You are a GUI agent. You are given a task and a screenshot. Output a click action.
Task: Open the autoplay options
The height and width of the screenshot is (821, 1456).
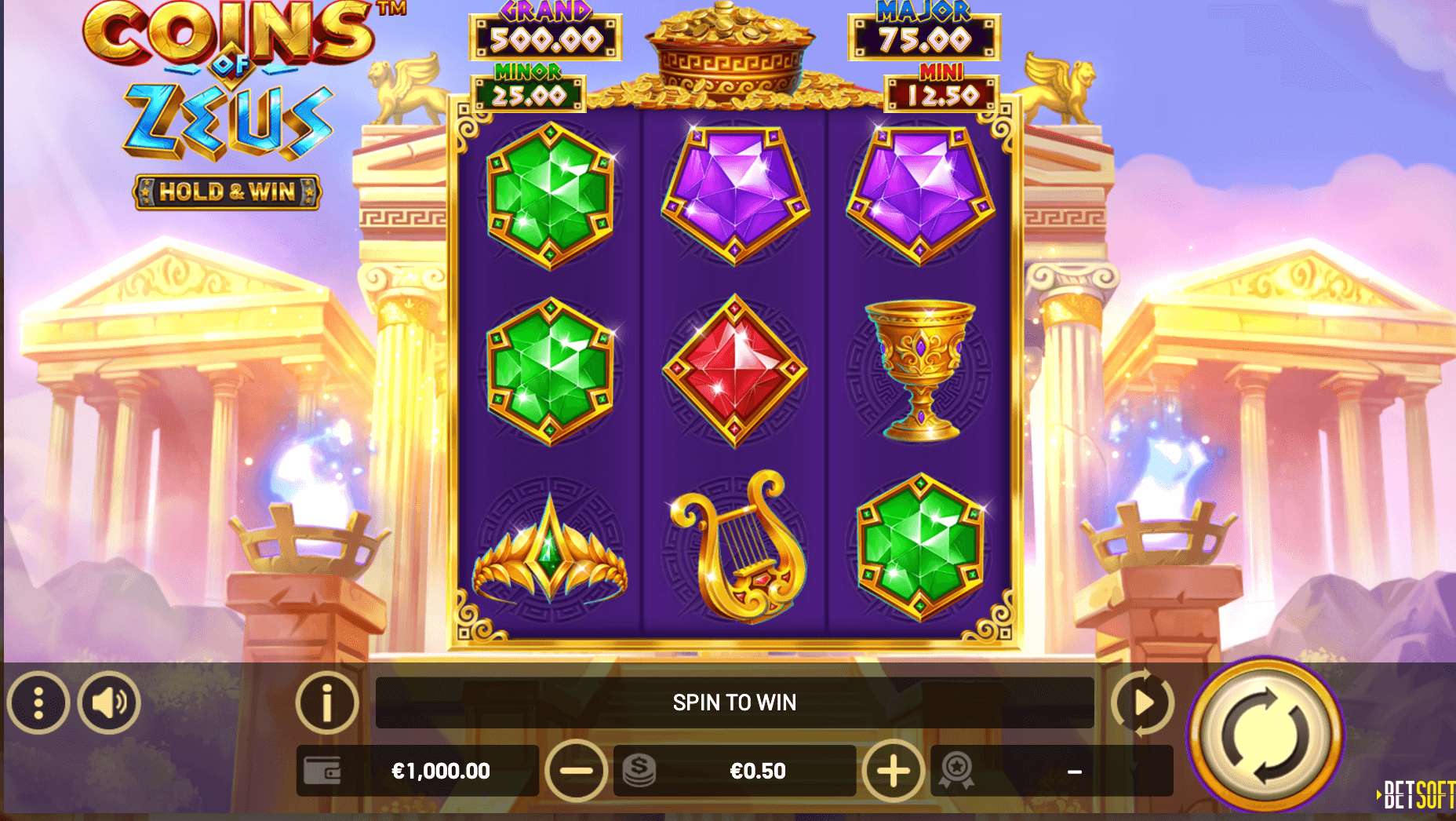click(1142, 702)
